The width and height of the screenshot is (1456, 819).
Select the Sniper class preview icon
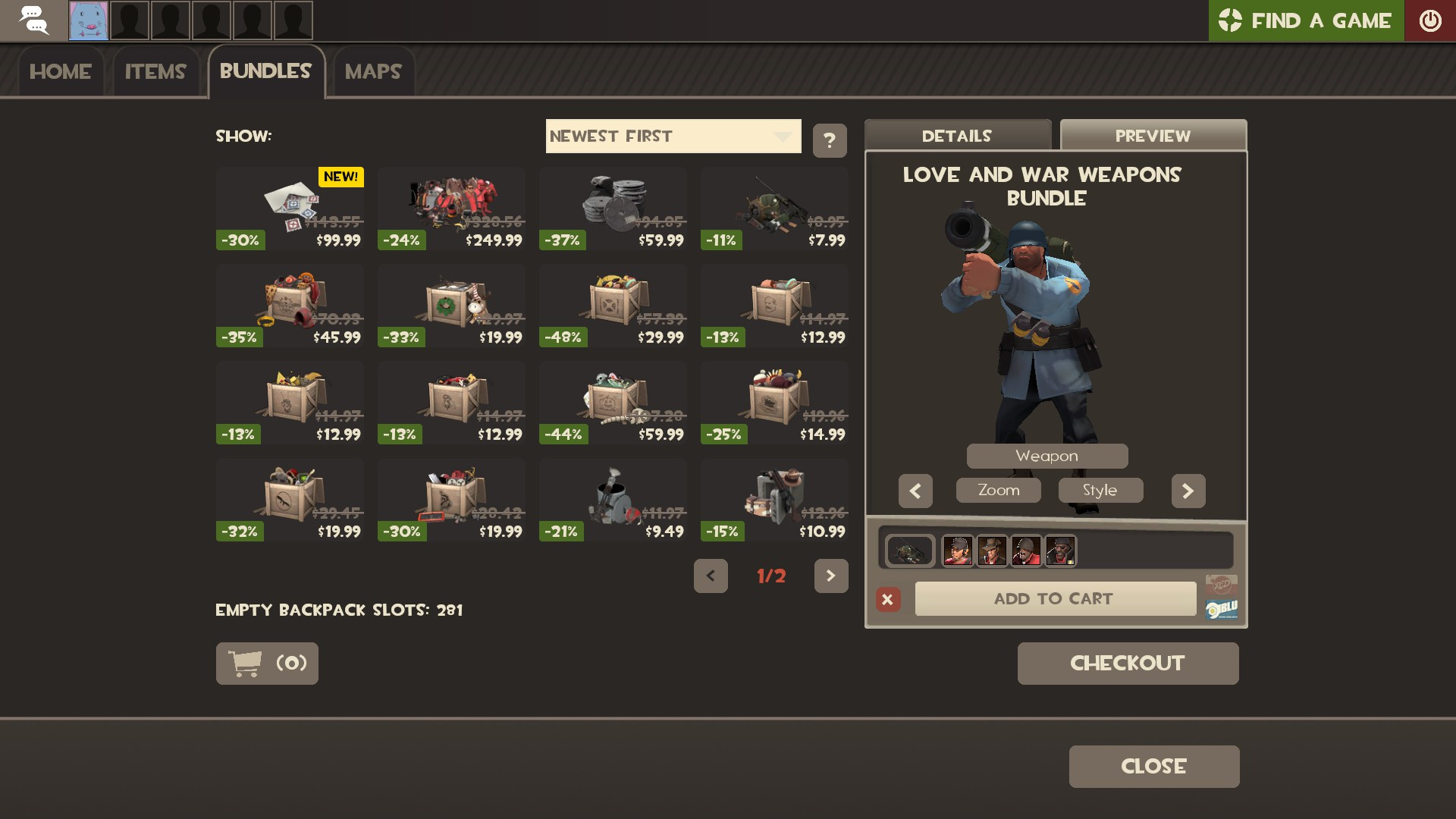993,551
